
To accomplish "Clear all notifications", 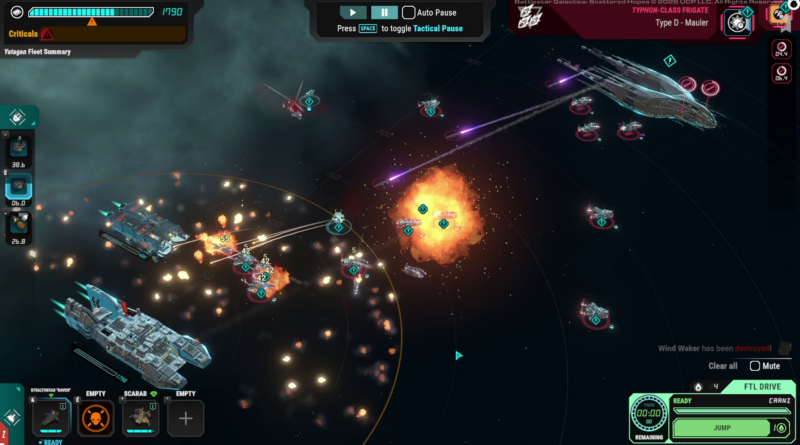I will tap(723, 366).
